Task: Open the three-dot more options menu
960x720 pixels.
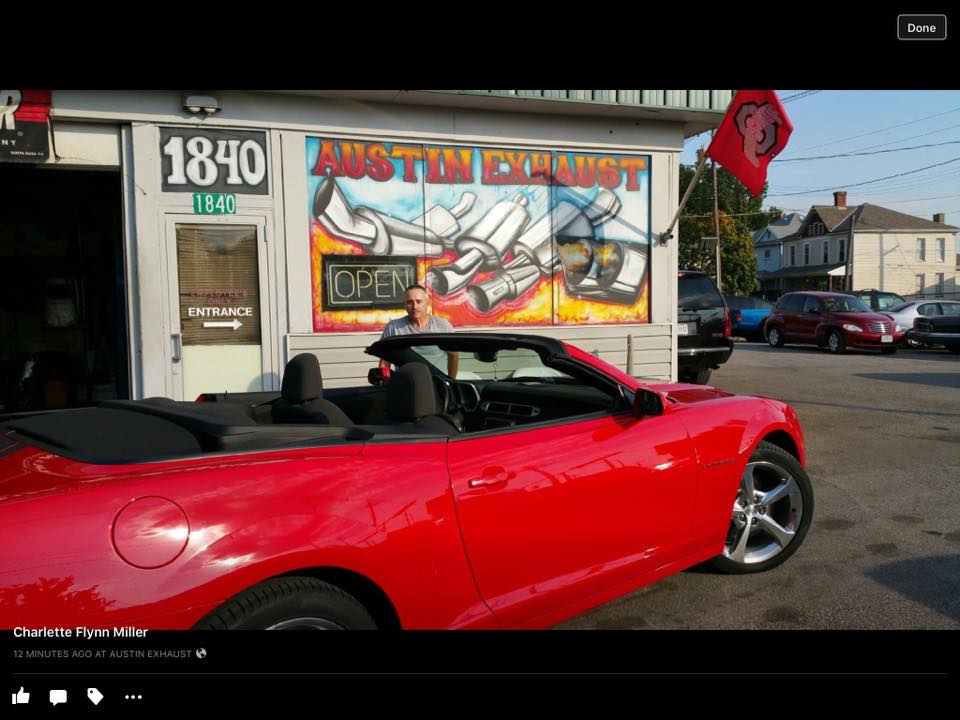Action: click(133, 697)
